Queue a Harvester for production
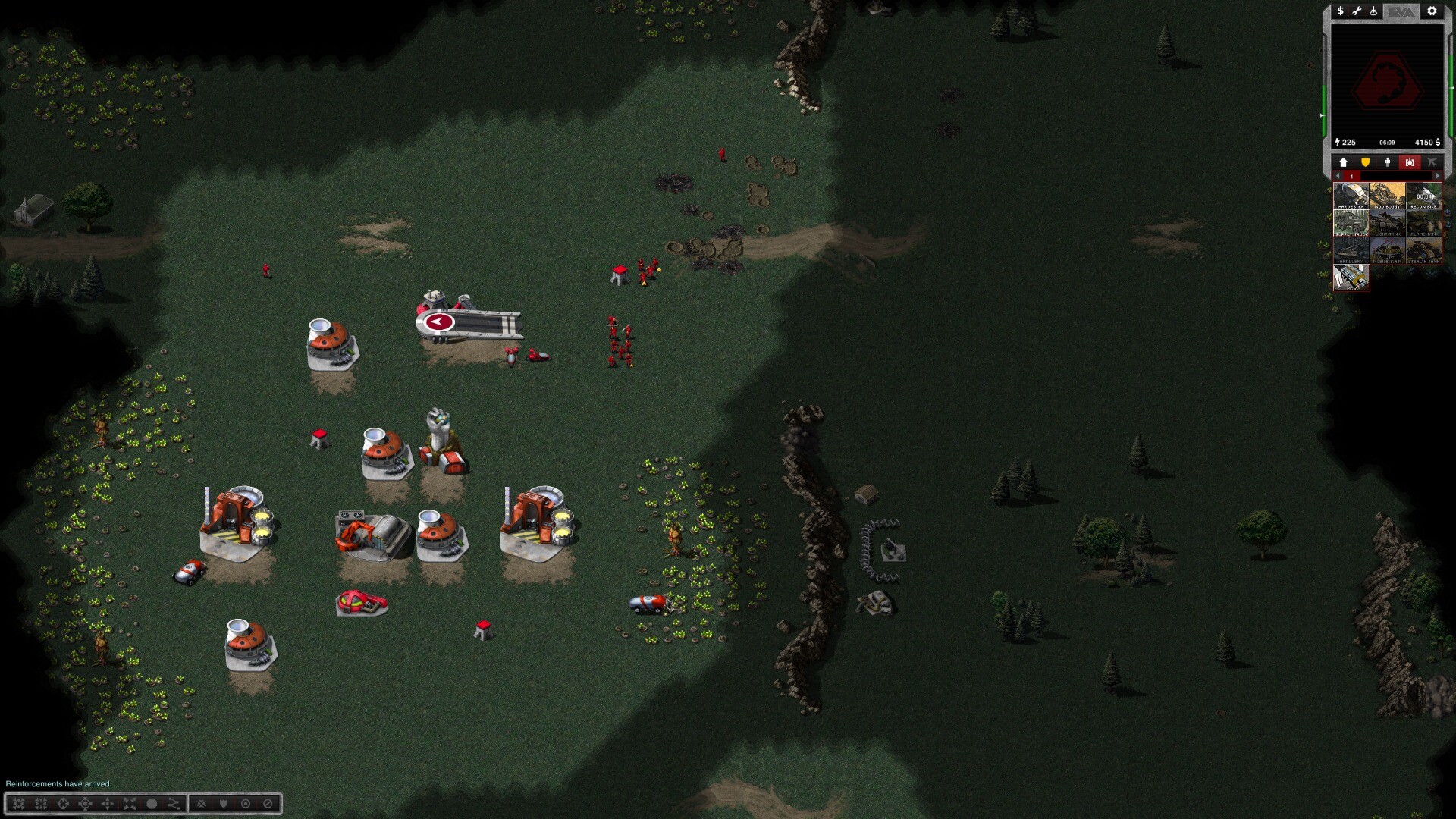The image size is (1456, 819). click(x=1351, y=196)
